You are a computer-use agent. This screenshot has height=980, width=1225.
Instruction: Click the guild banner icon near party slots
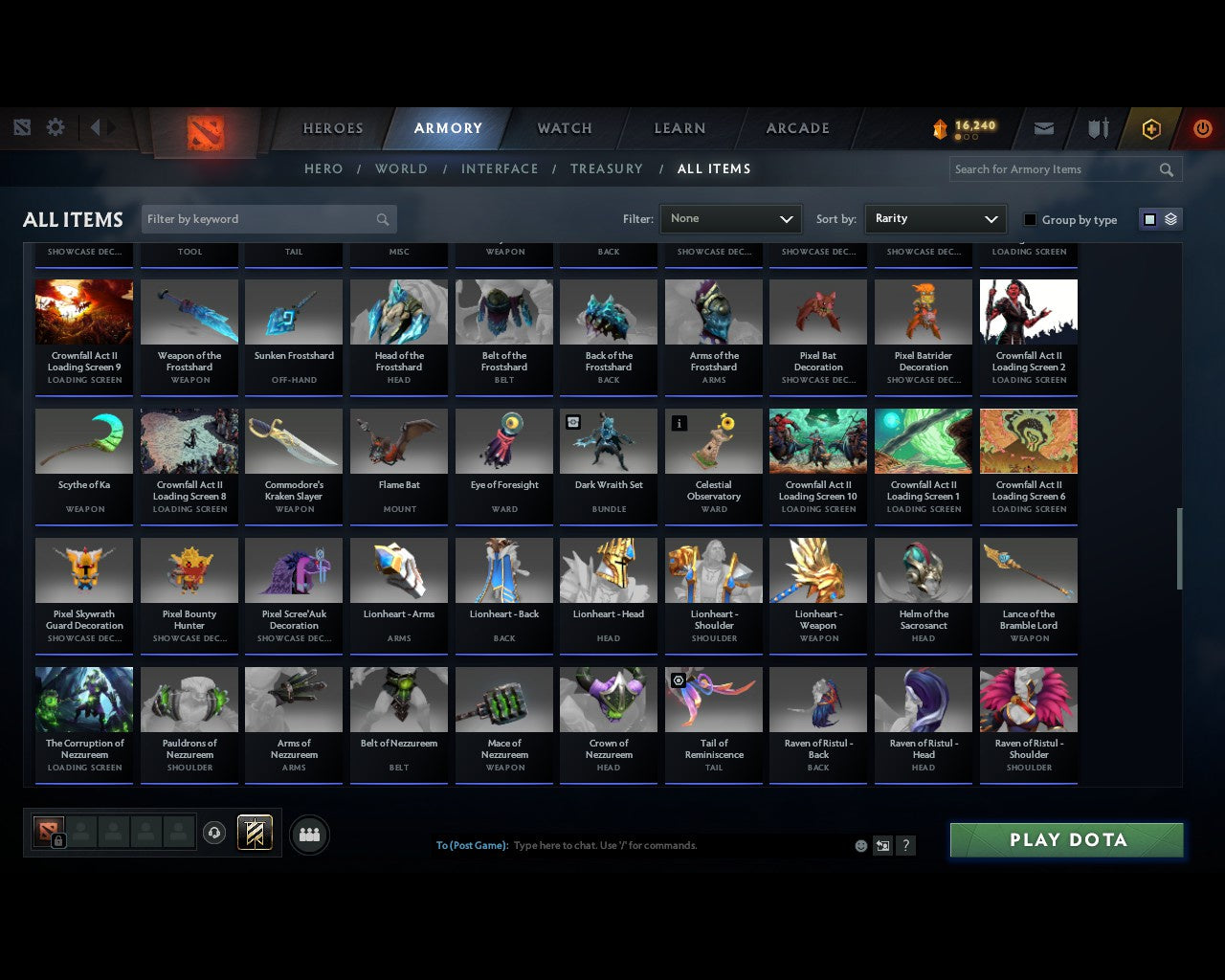255,832
